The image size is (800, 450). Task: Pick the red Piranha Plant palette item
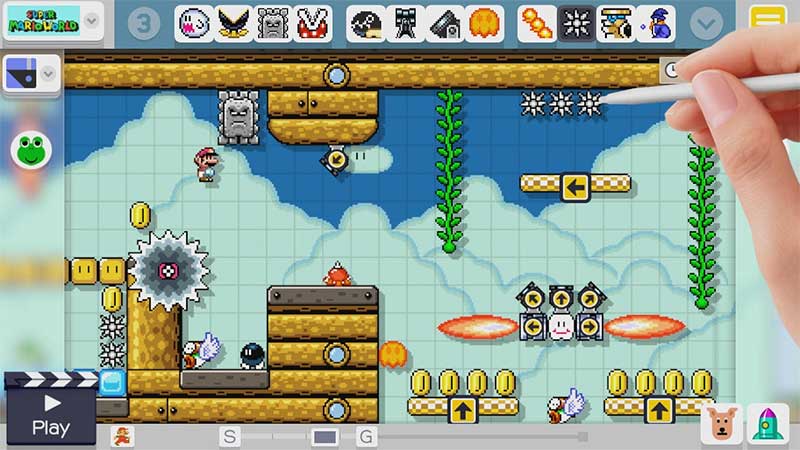pos(314,23)
